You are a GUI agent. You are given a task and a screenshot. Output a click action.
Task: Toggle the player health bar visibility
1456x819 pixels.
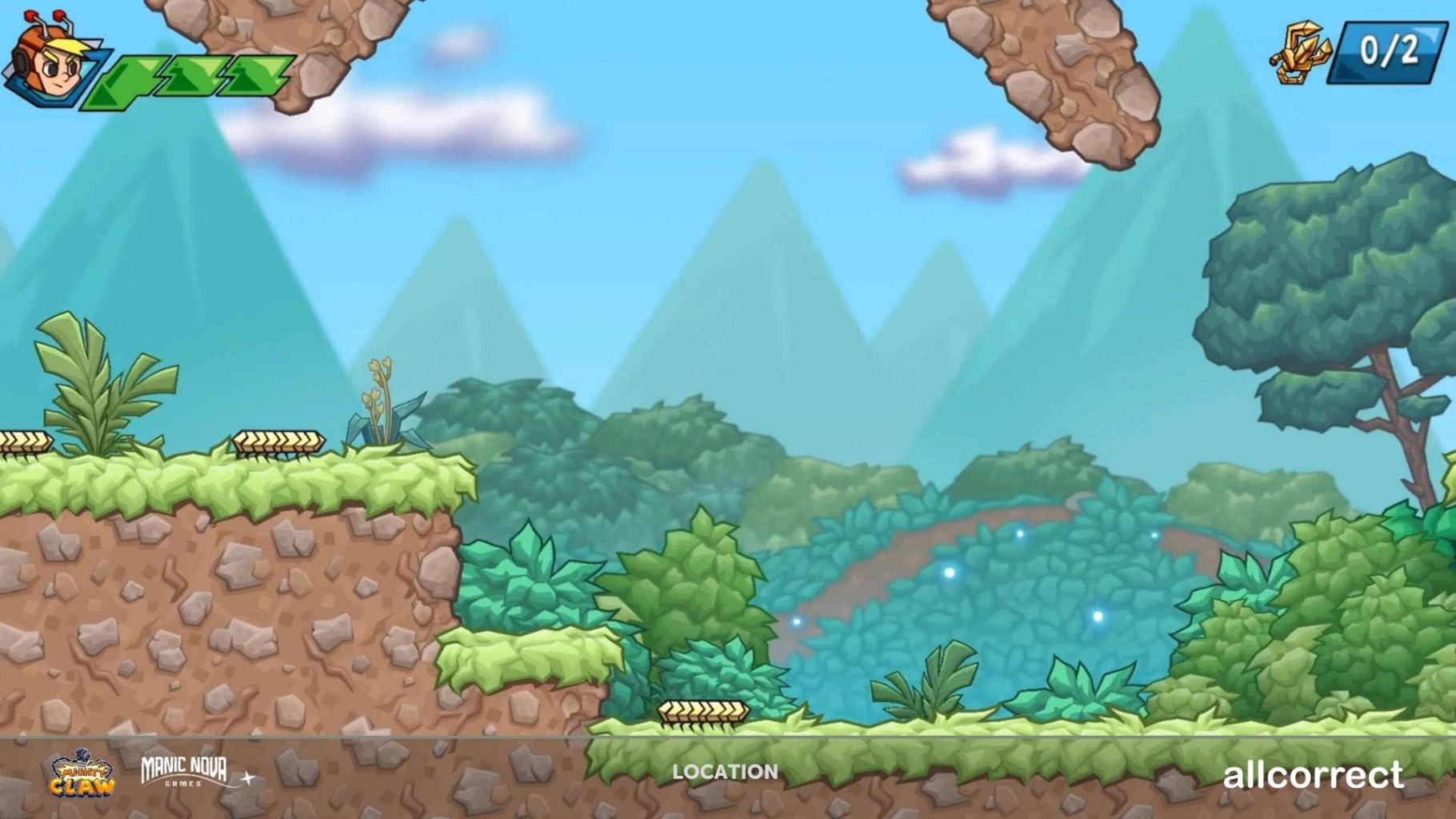coord(188,76)
